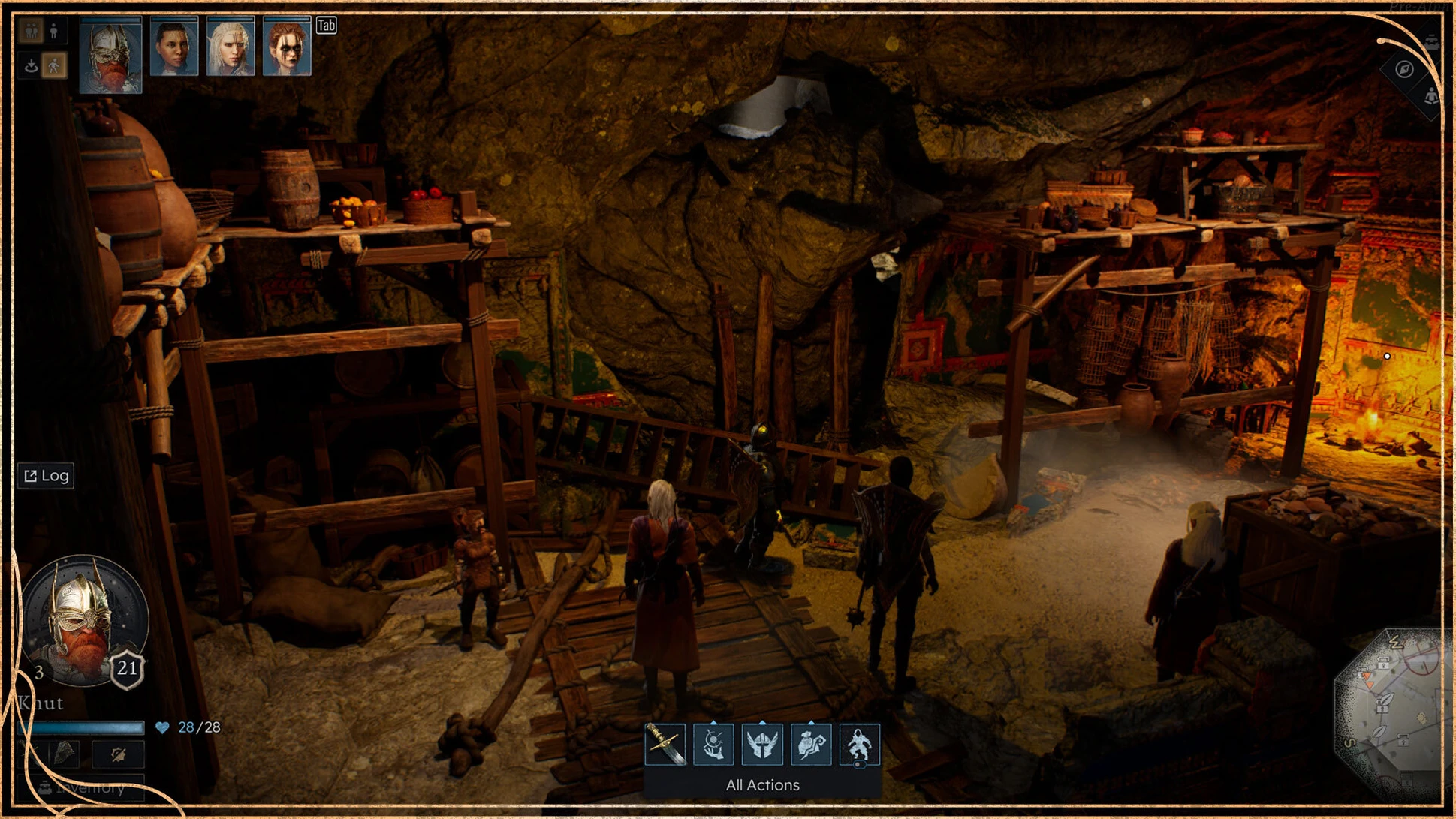Select the white-haired elf portrait

(230, 47)
